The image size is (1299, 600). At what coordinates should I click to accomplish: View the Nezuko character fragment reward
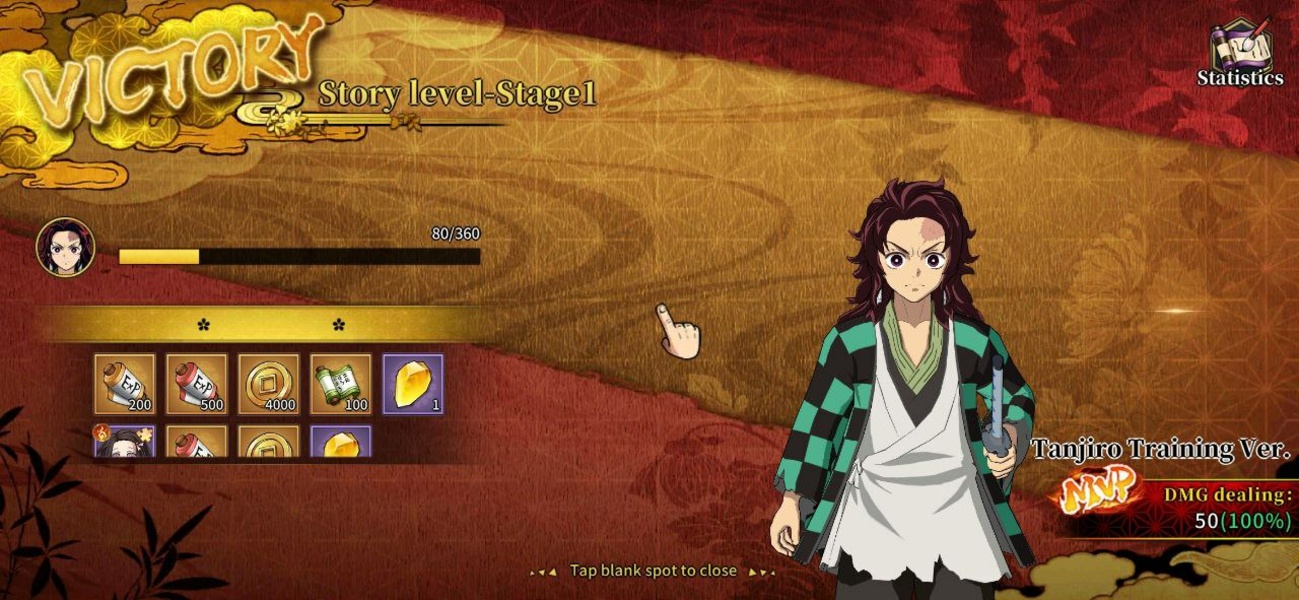125,441
